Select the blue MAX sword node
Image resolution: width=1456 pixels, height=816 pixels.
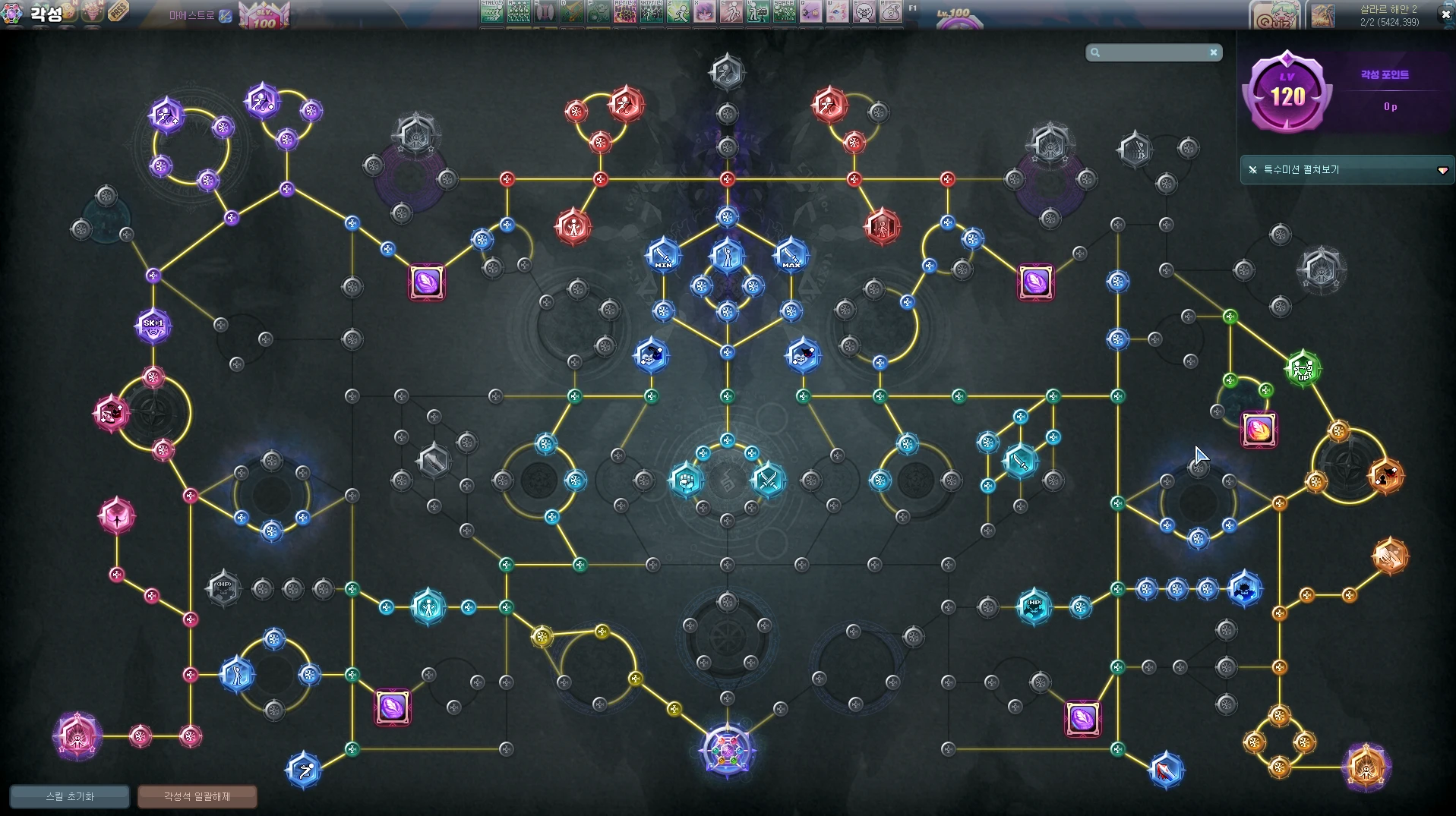click(x=791, y=255)
